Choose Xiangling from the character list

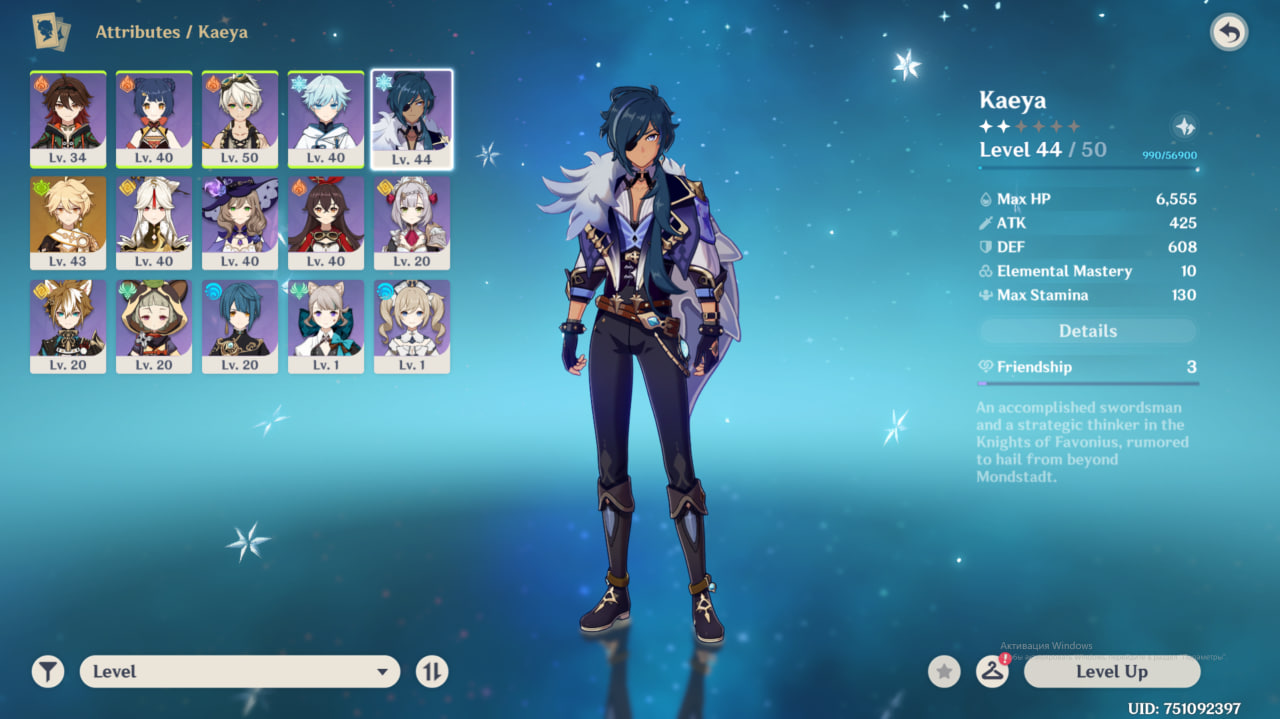[x=154, y=119]
